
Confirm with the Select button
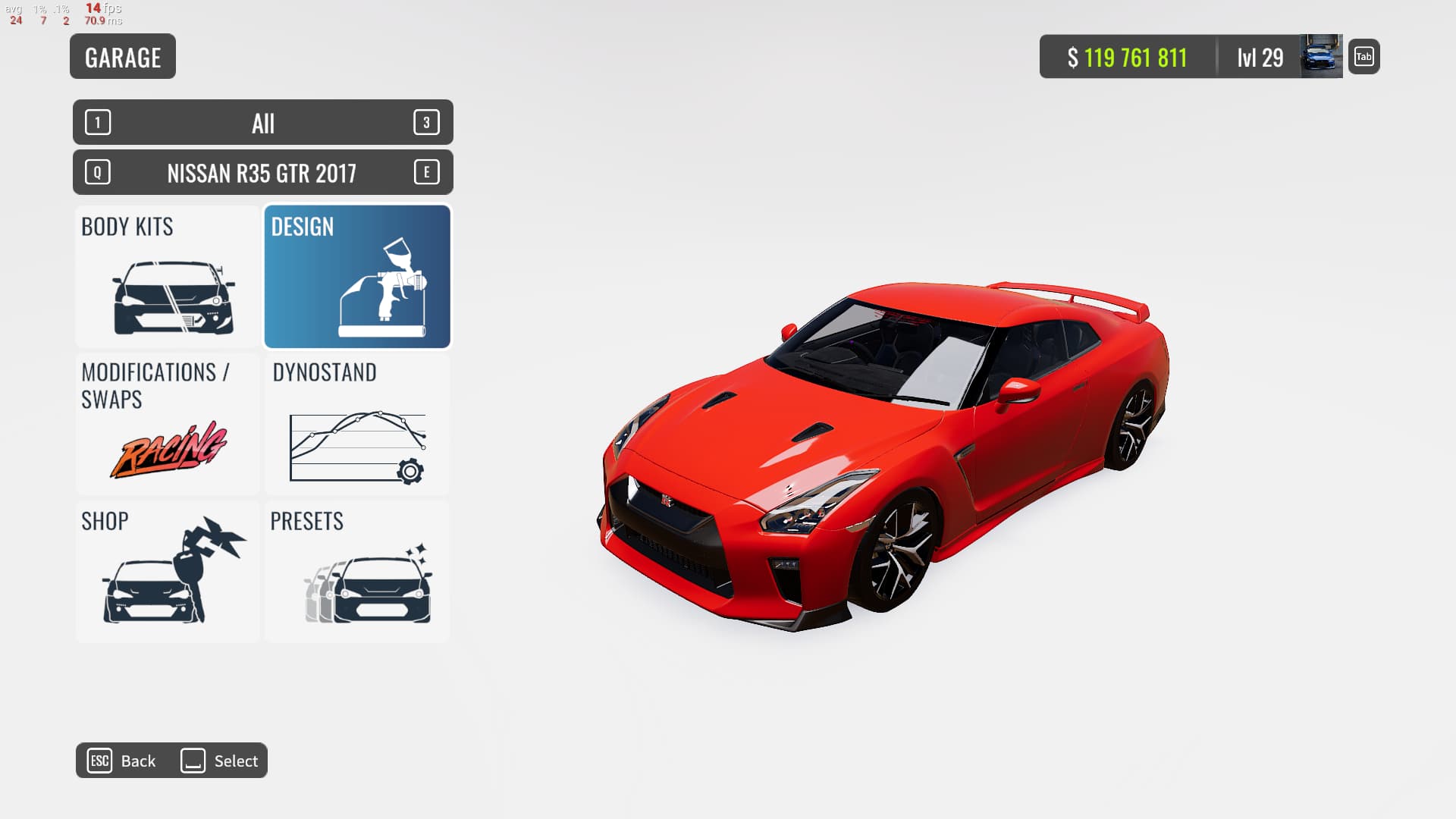click(220, 761)
